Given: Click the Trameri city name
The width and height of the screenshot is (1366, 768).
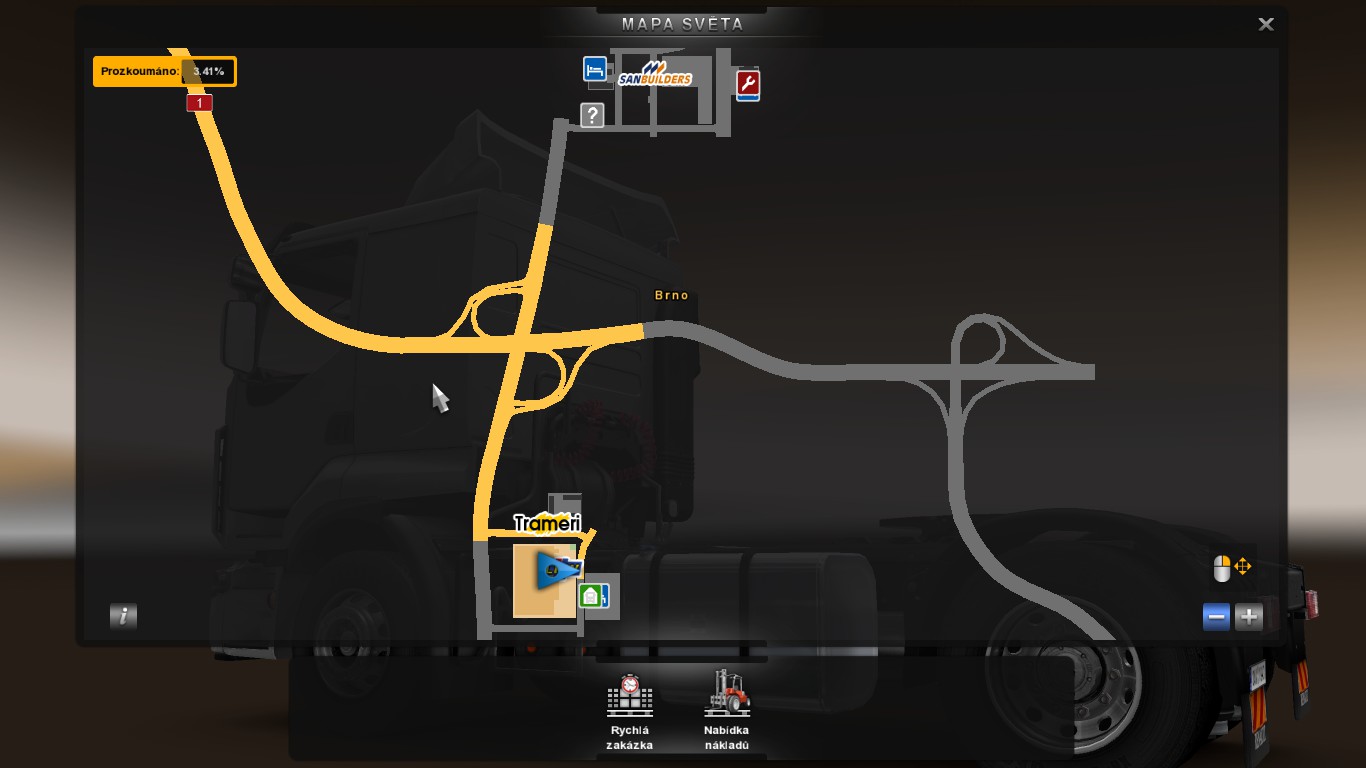Looking at the screenshot, I should 546,521.
